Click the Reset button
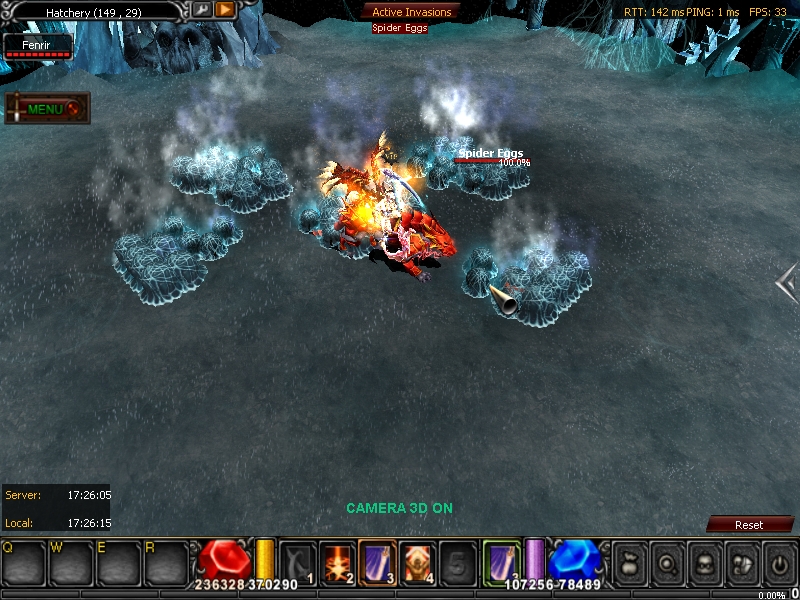The width and height of the screenshot is (800, 600). pos(749,524)
